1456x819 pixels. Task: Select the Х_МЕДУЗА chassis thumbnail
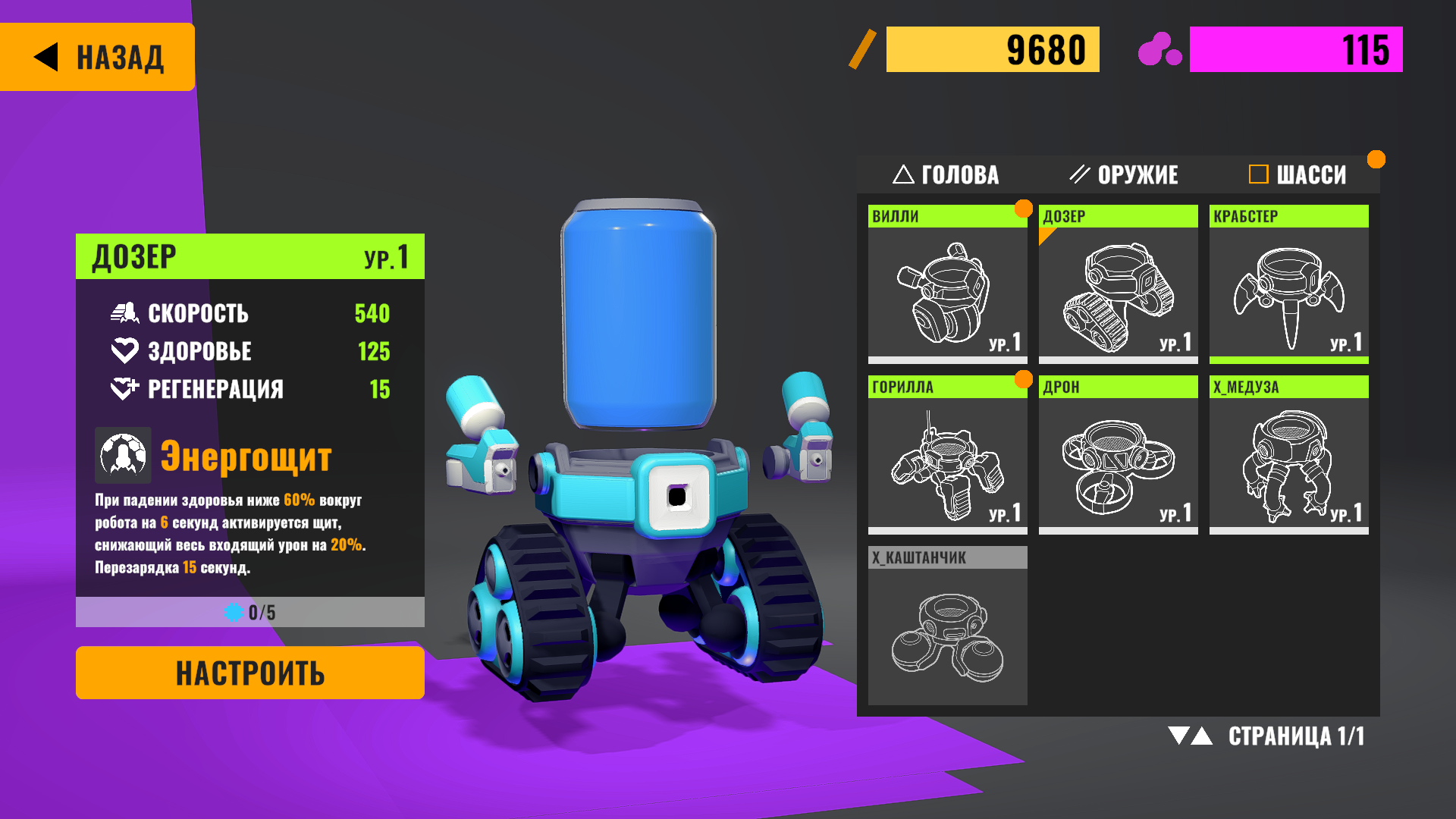pos(1288,459)
